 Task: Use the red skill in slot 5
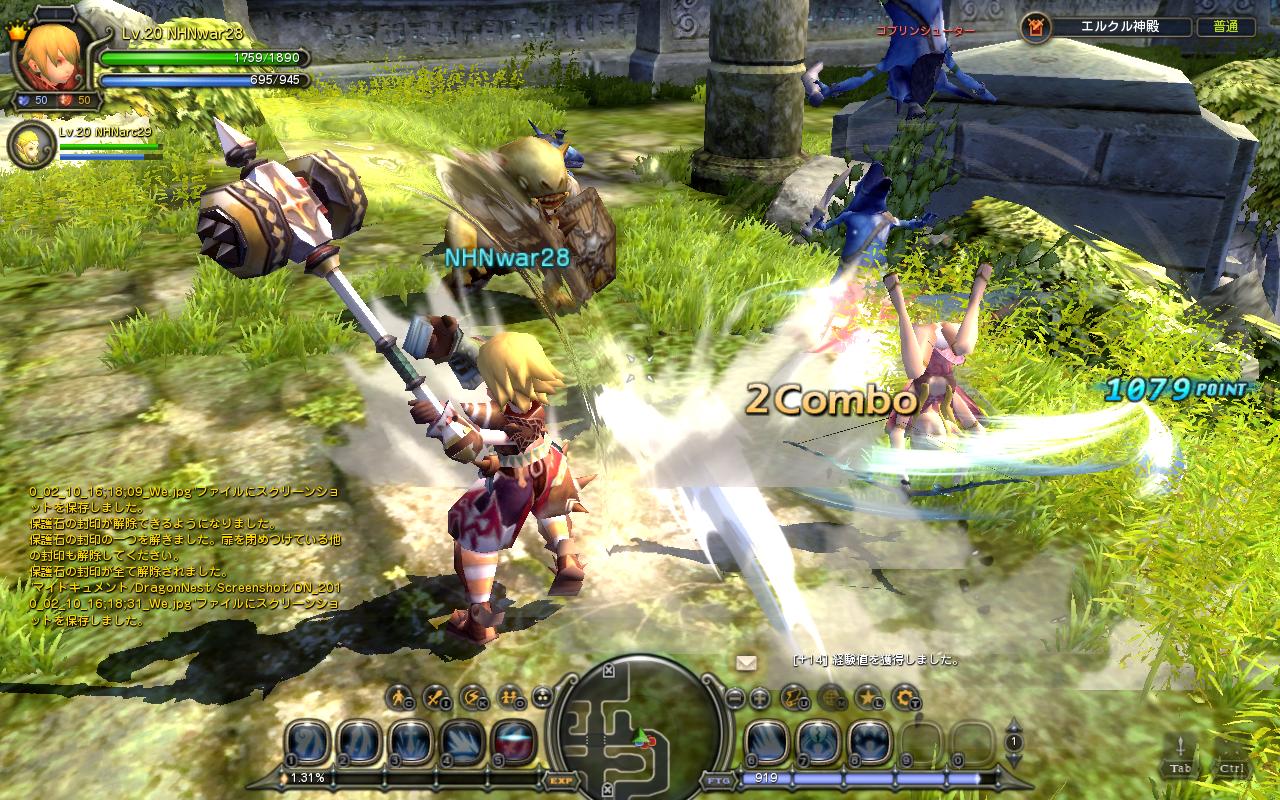click(515, 742)
